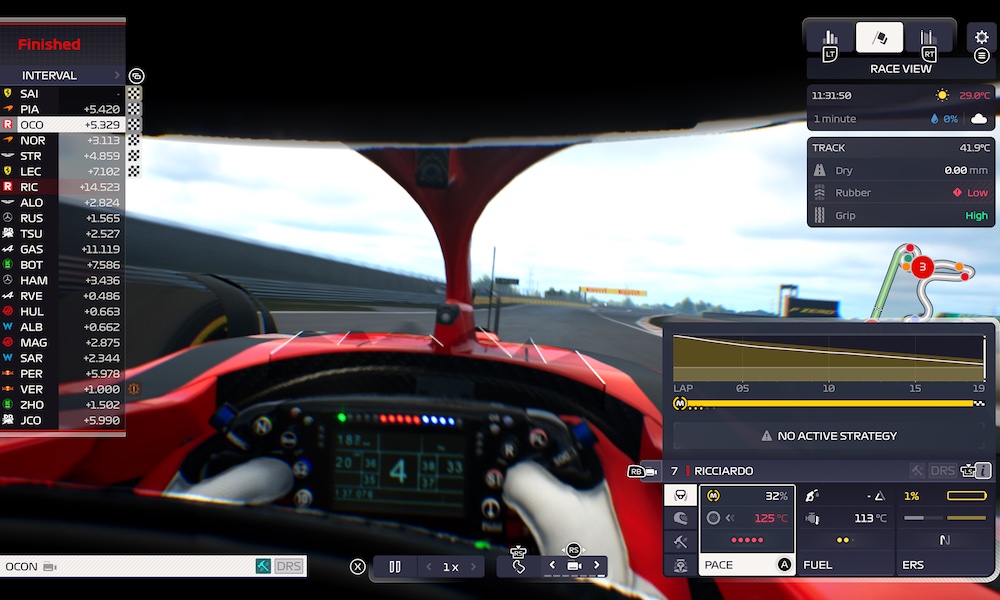Switch to the next camera view

[597, 566]
